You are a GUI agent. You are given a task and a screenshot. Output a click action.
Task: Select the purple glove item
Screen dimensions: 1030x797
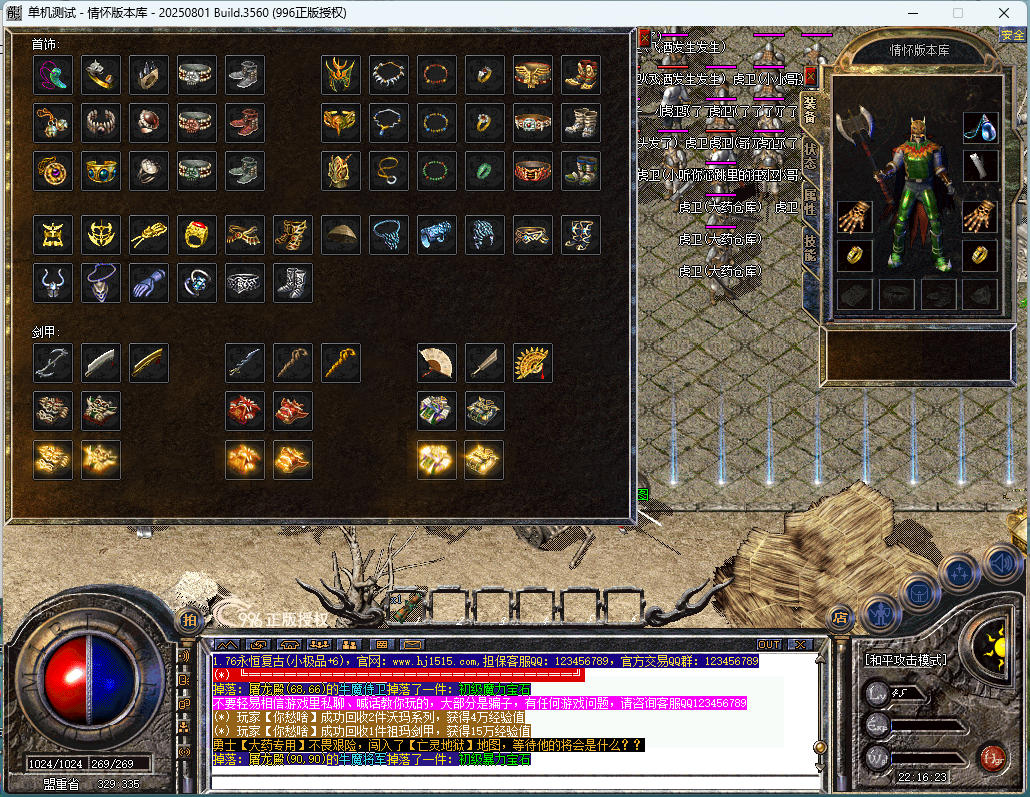tap(149, 283)
